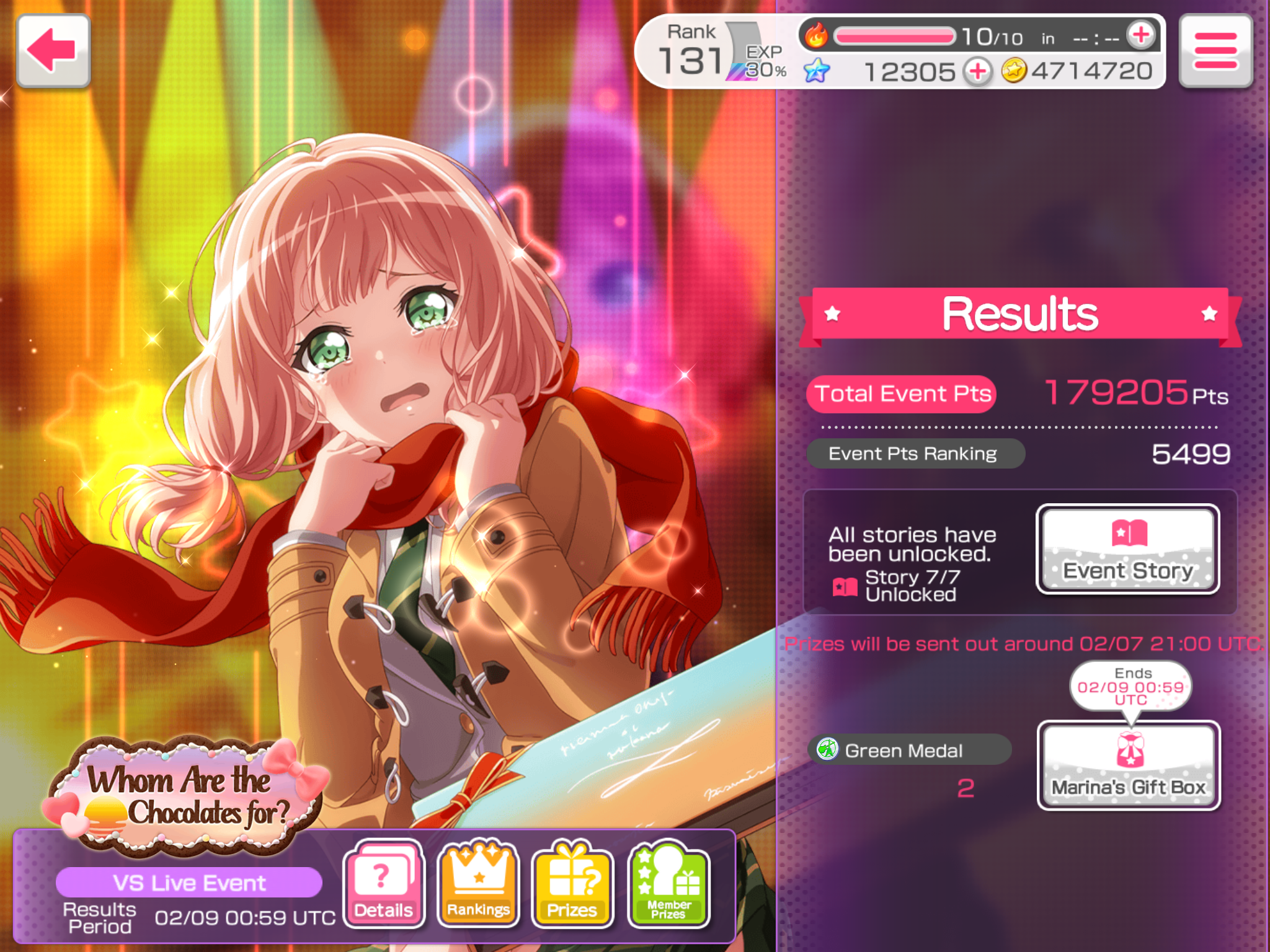Open Member Prizes
The image size is (1270, 952).
(x=668, y=883)
